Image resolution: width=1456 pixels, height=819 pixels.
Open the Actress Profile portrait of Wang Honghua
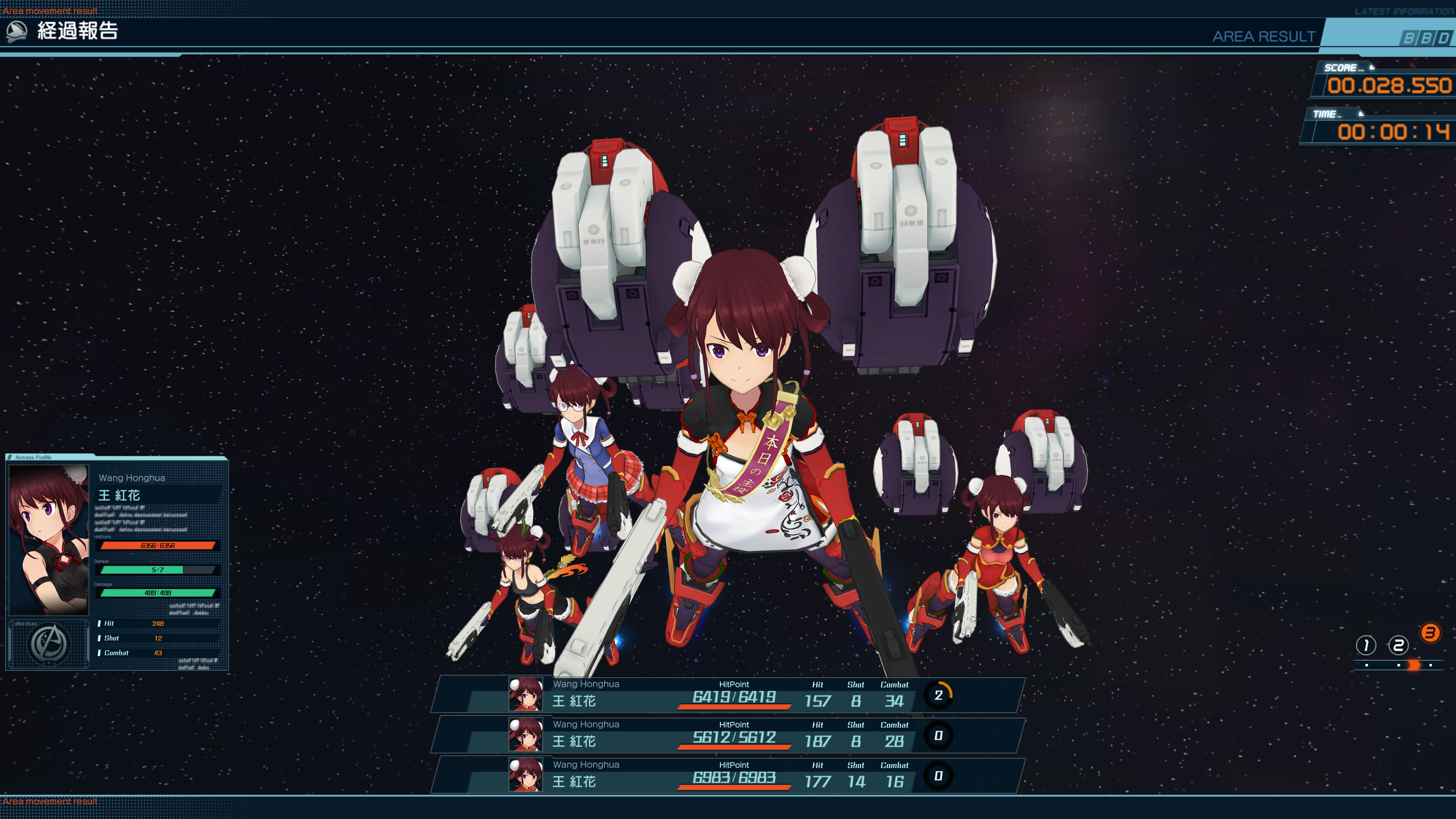[49, 539]
